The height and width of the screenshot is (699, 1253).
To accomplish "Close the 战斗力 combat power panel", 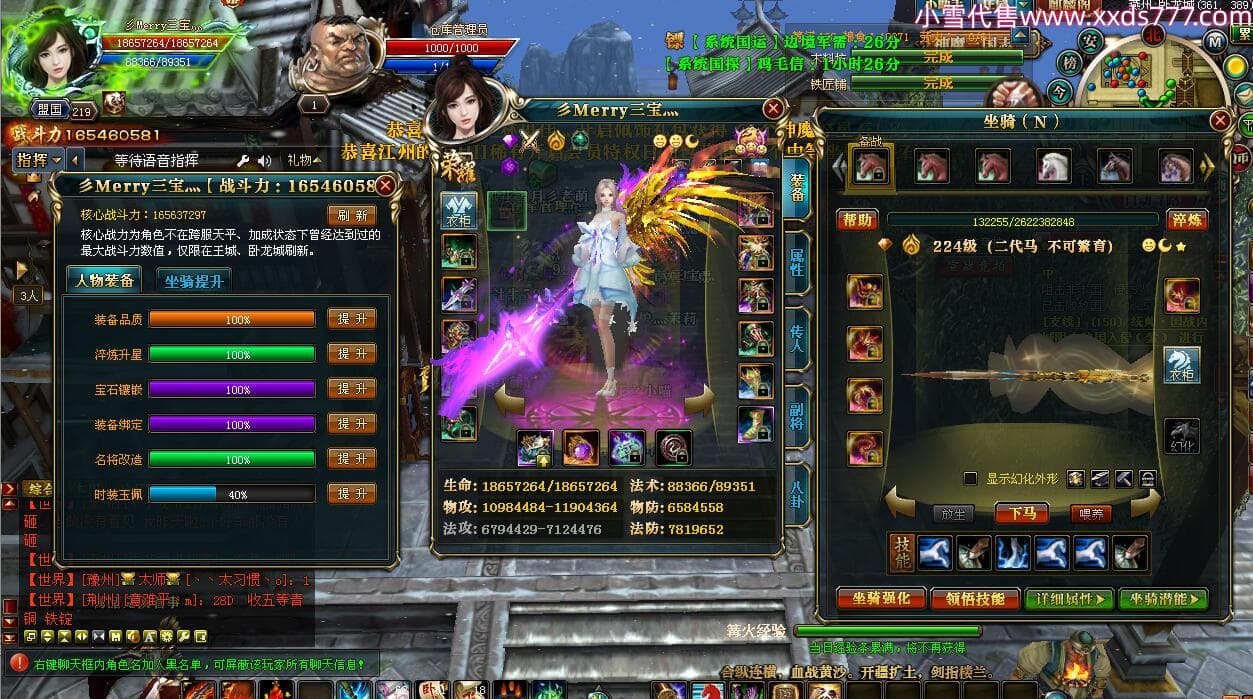I will 386,185.
